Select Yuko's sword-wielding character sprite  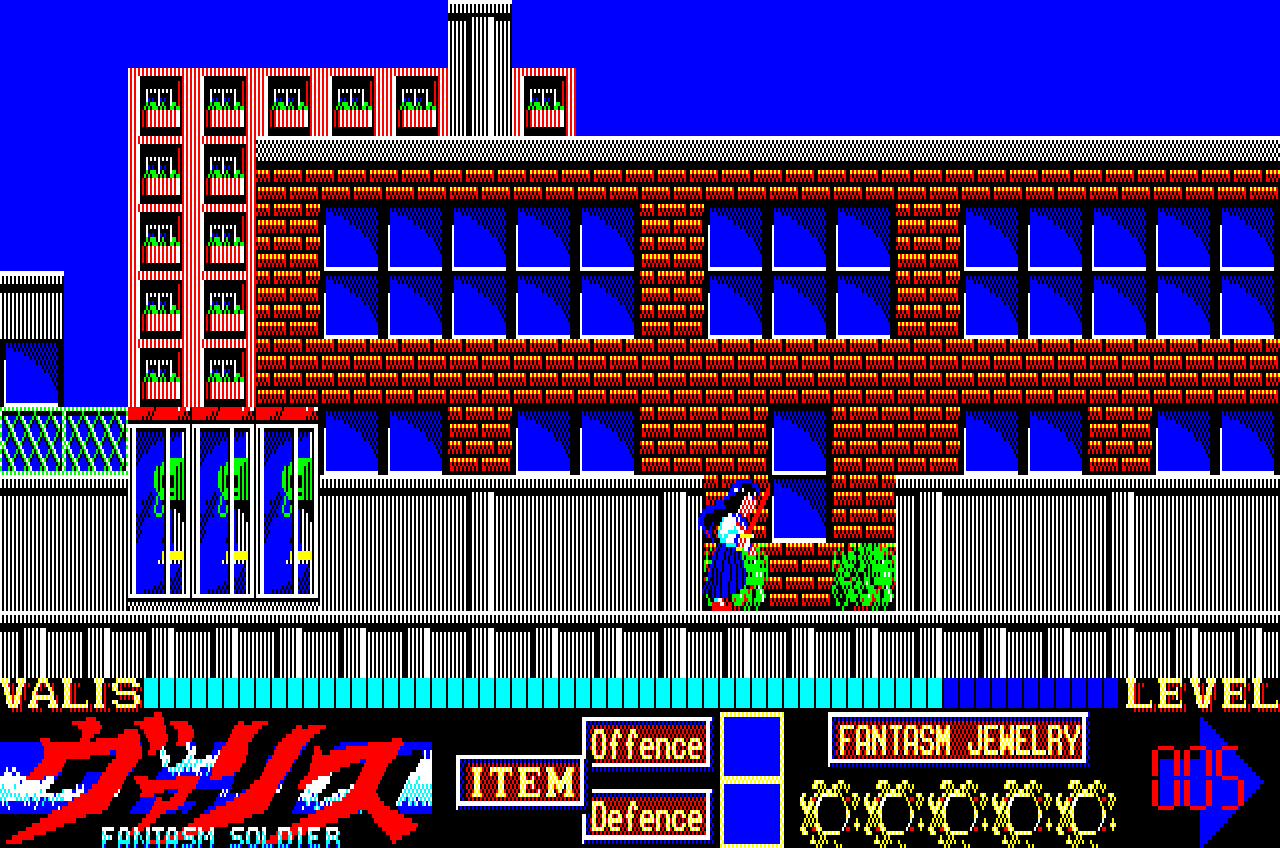(x=731, y=545)
